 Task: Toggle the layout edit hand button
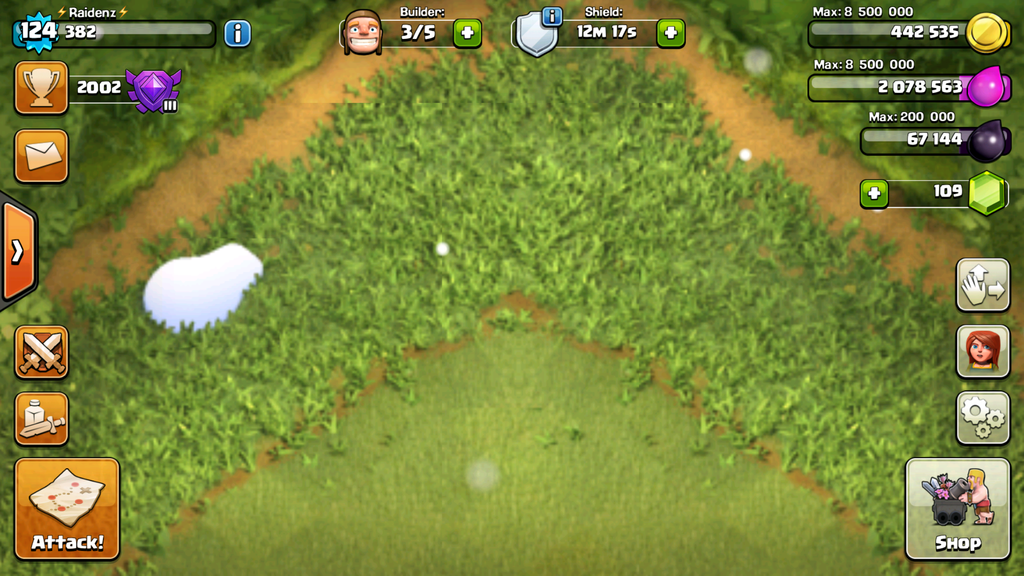(x=983, y=285)
